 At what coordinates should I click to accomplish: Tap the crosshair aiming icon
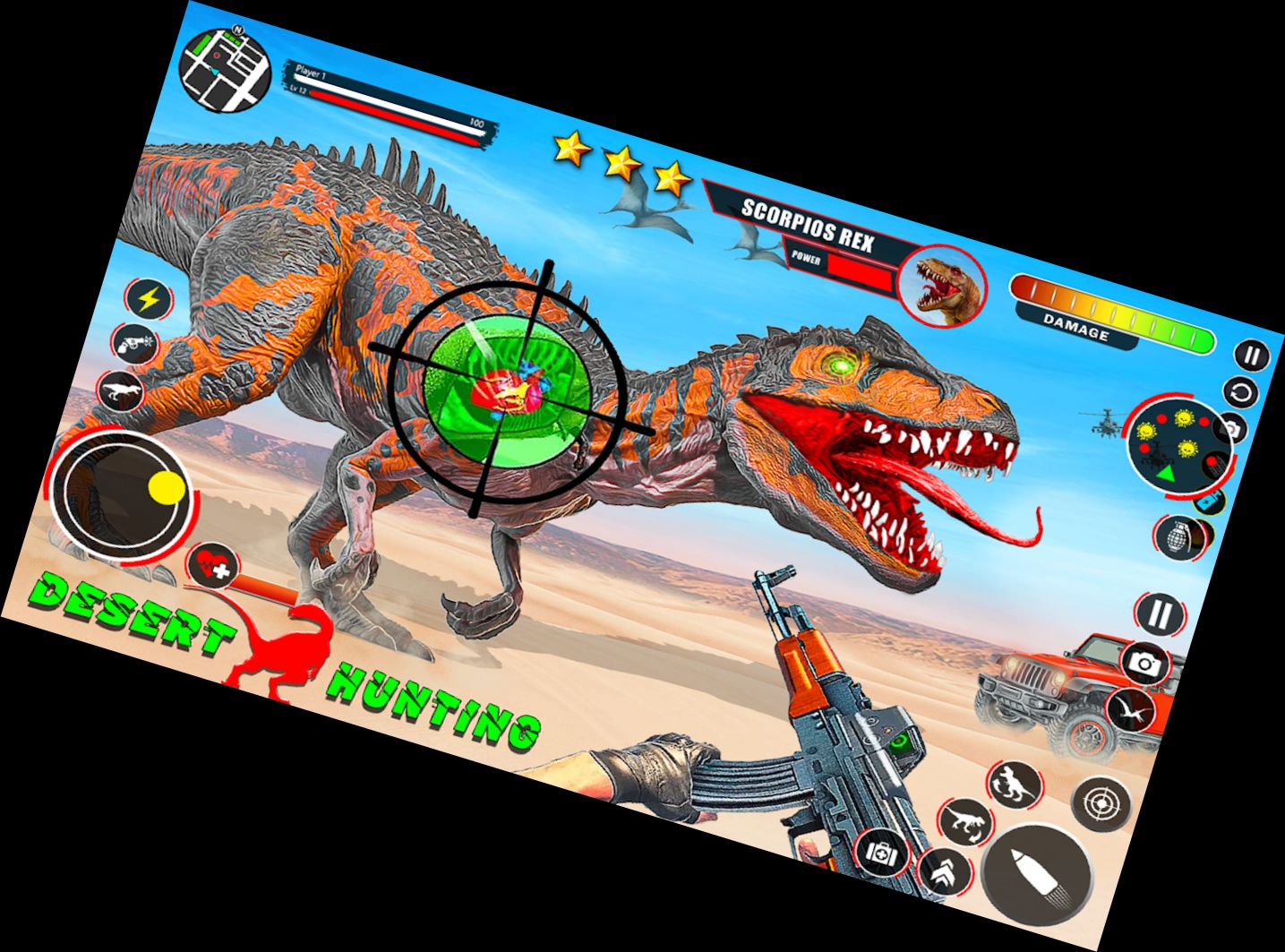pyautogui.click(x=1100, y=801)
